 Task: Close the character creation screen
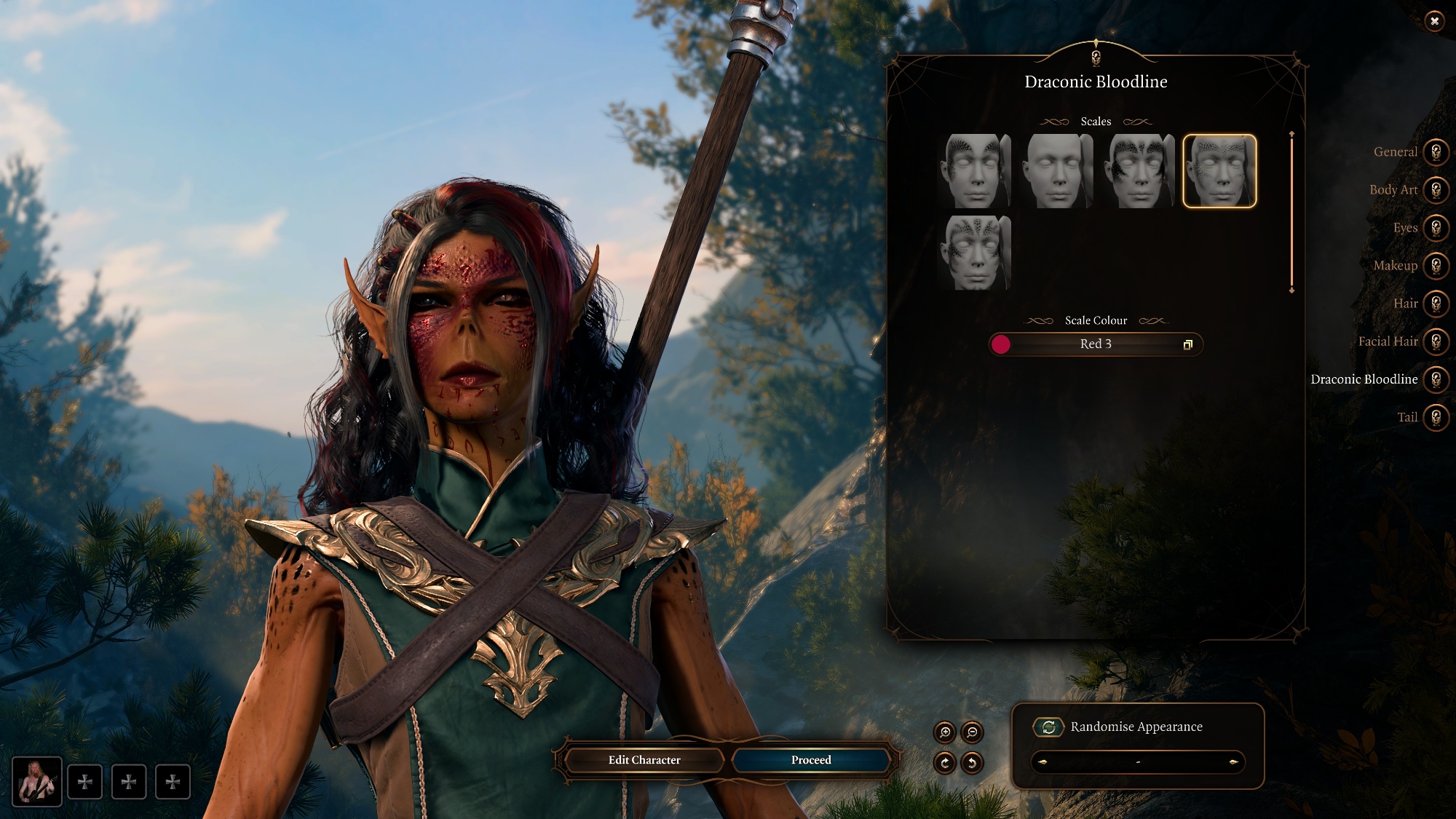[1434, 21]
